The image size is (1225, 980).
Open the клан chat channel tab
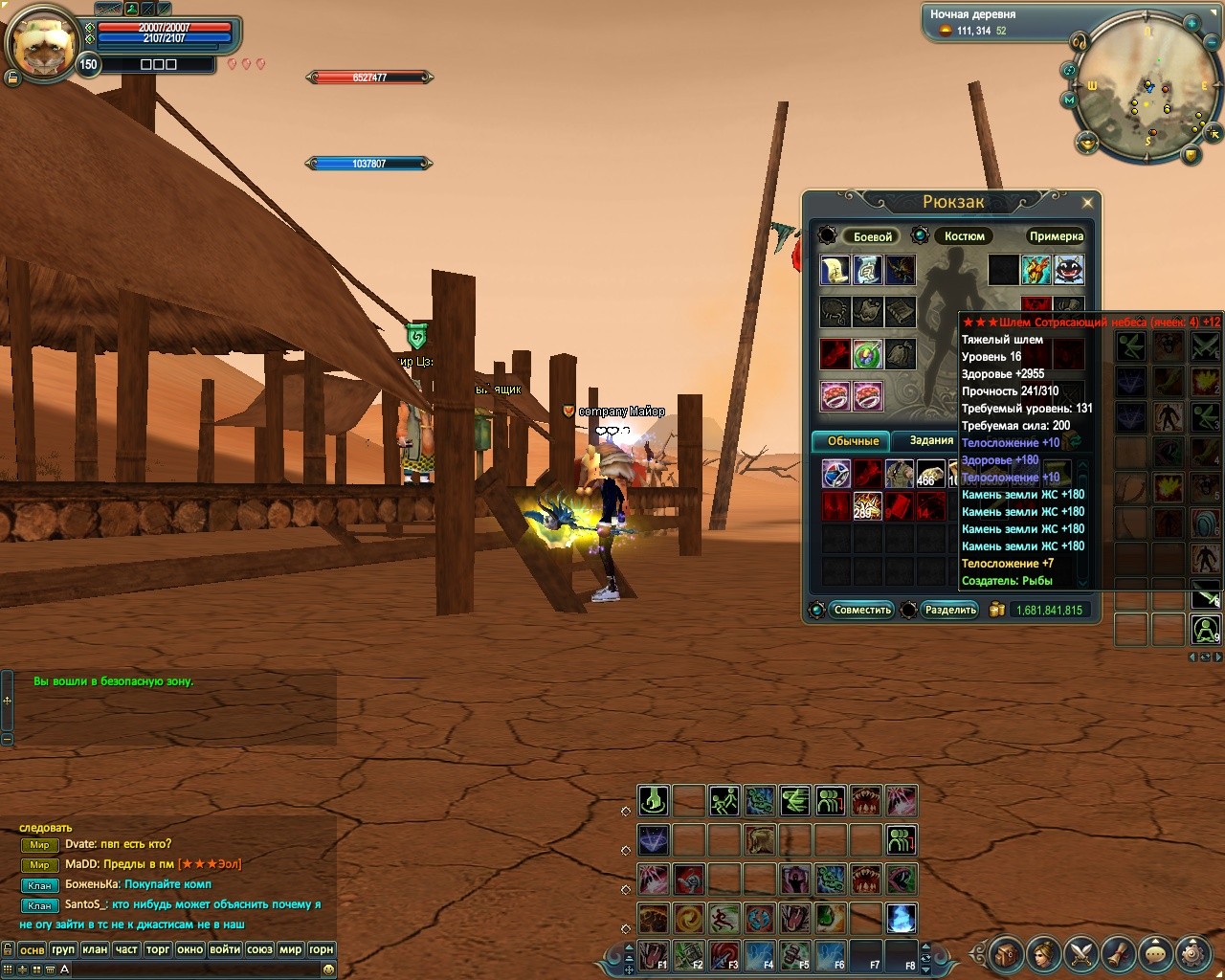(x=95, y=949)
